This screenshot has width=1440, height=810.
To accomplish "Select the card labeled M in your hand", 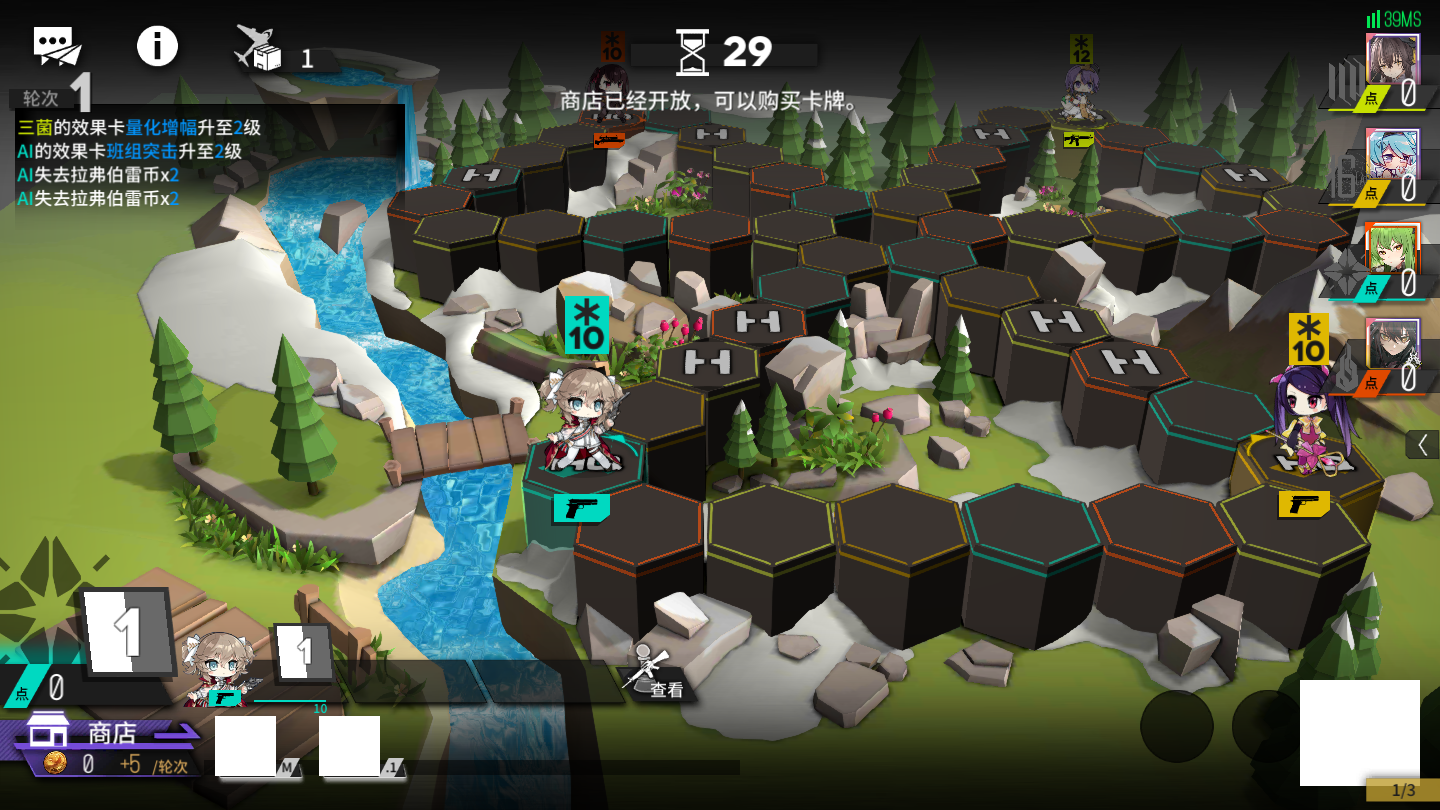I will pyautogui.click(x=247, y=748).
